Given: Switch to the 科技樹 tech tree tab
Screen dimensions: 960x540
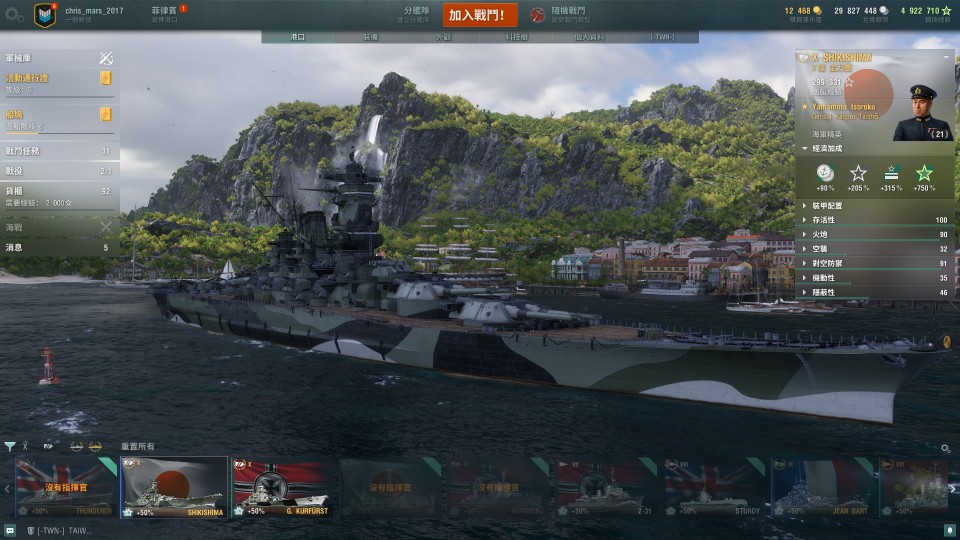Looking at the screenshot, I should [x=516, y=37].
